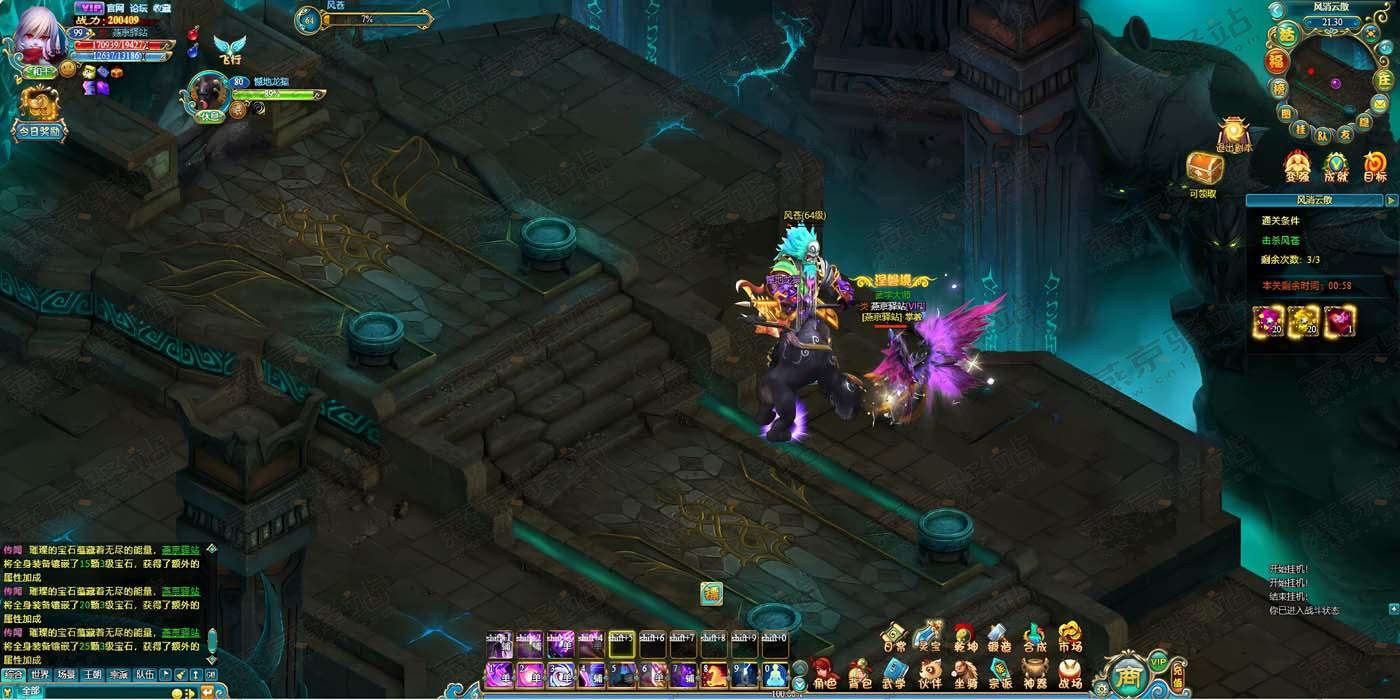The height and width of the screenshot is (700, 1400).
Task: Open the 宗派 sect menu
Action: click(1000, 673)
